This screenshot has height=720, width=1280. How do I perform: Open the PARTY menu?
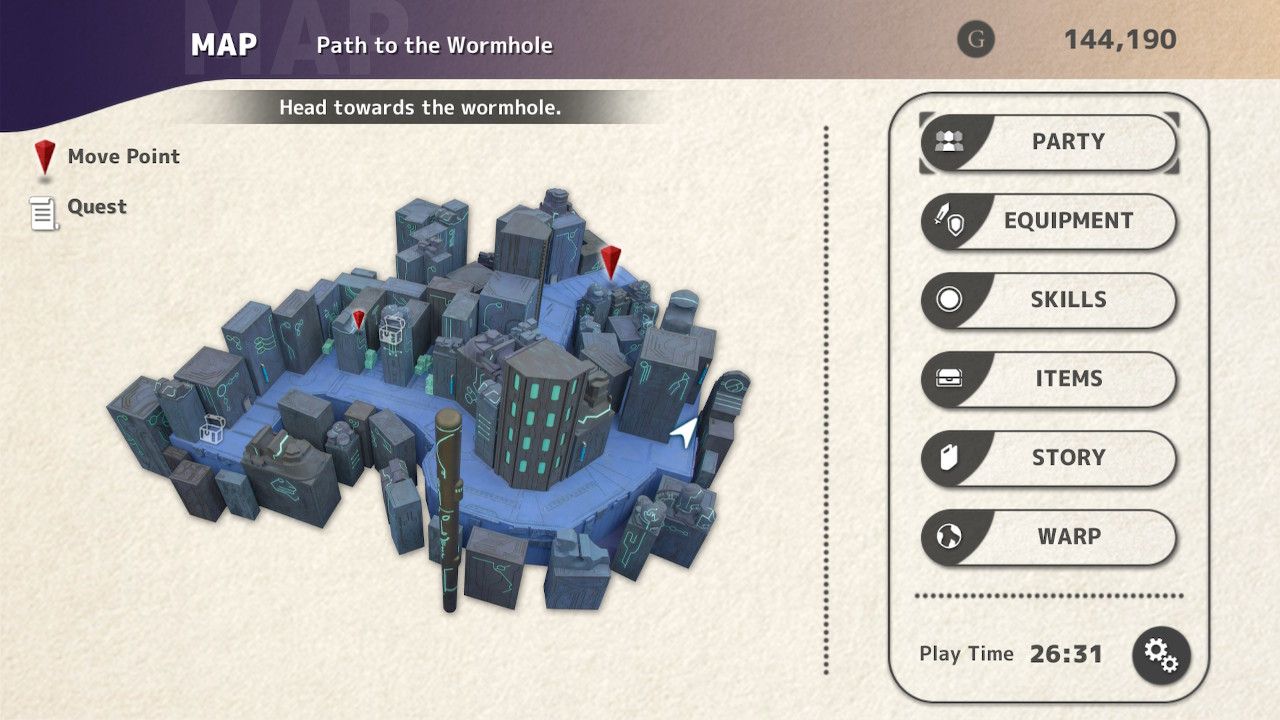click(x=1048, y=142)
